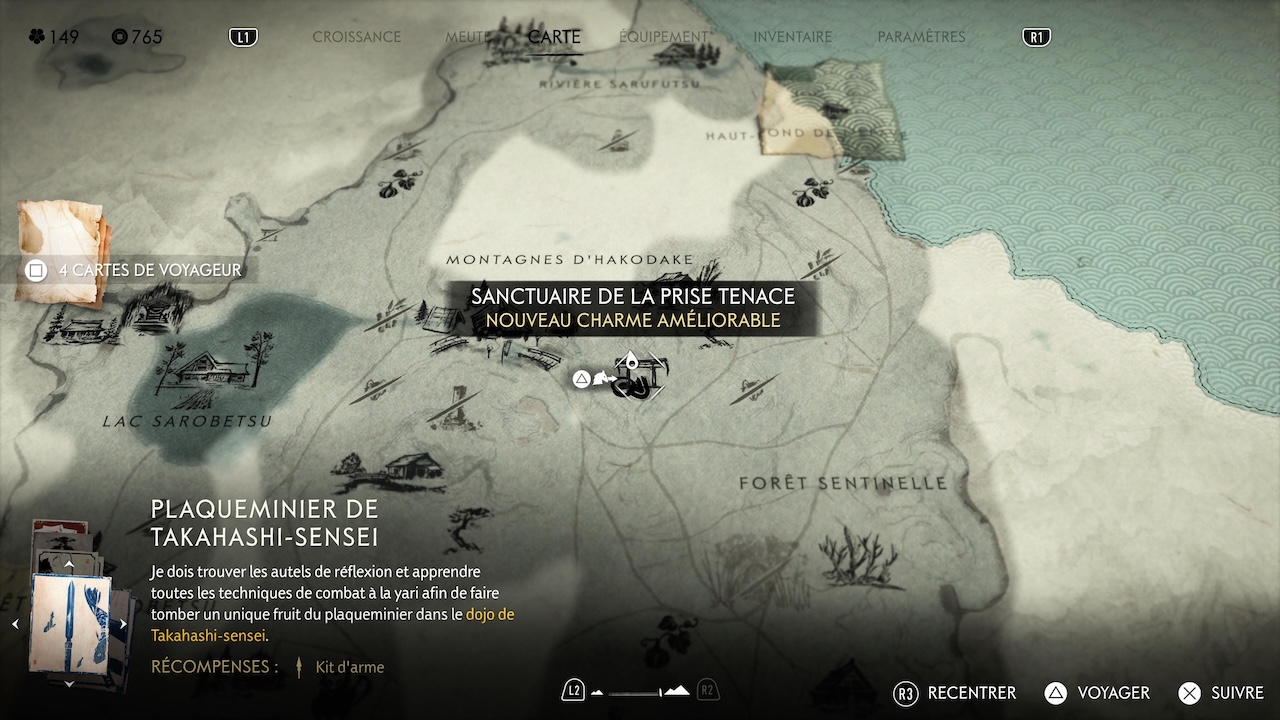Open the Inventaire tab

792,37
